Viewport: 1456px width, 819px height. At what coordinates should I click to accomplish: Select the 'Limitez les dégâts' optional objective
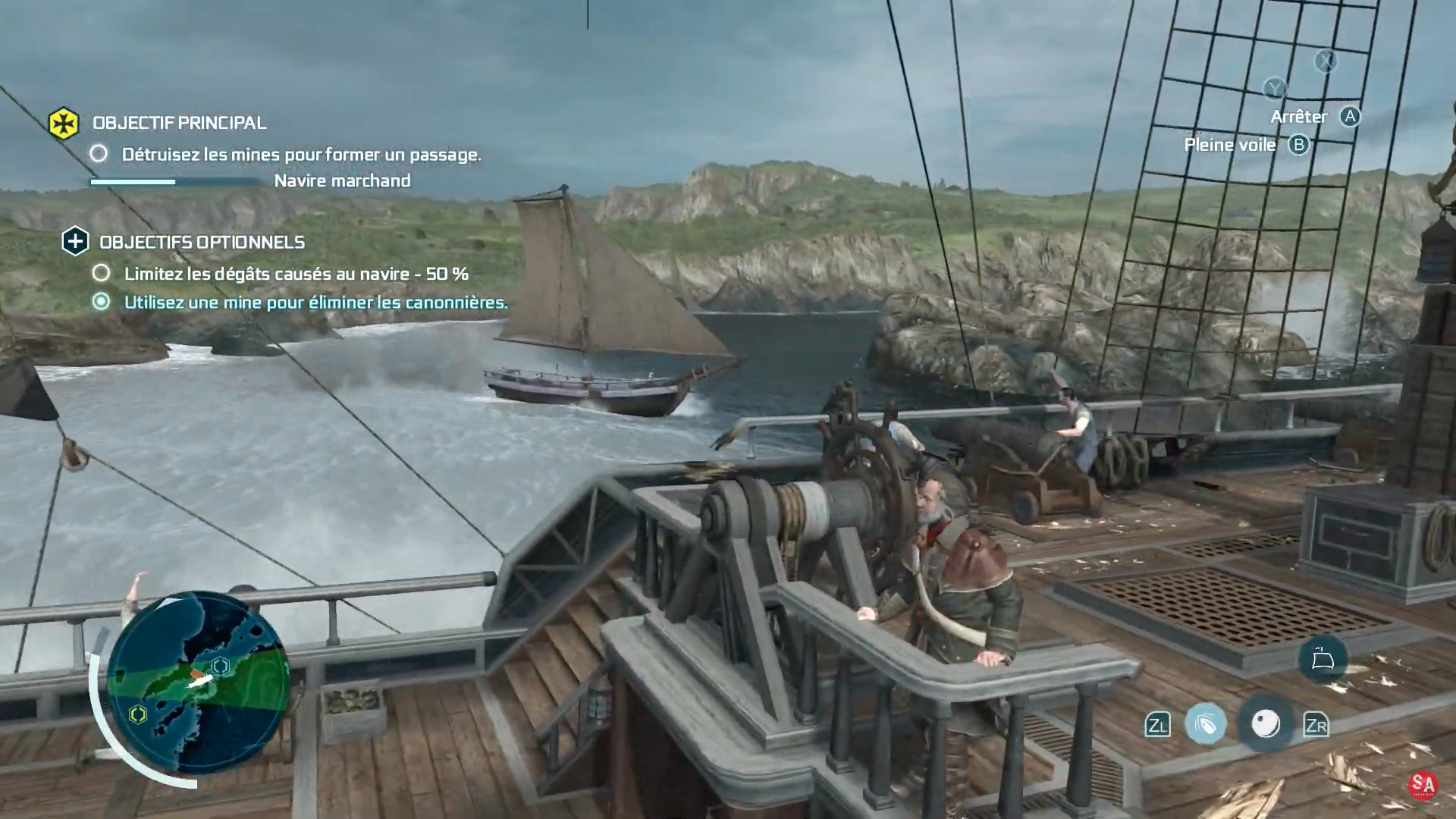pyautogui.click(x=296, y=274)
